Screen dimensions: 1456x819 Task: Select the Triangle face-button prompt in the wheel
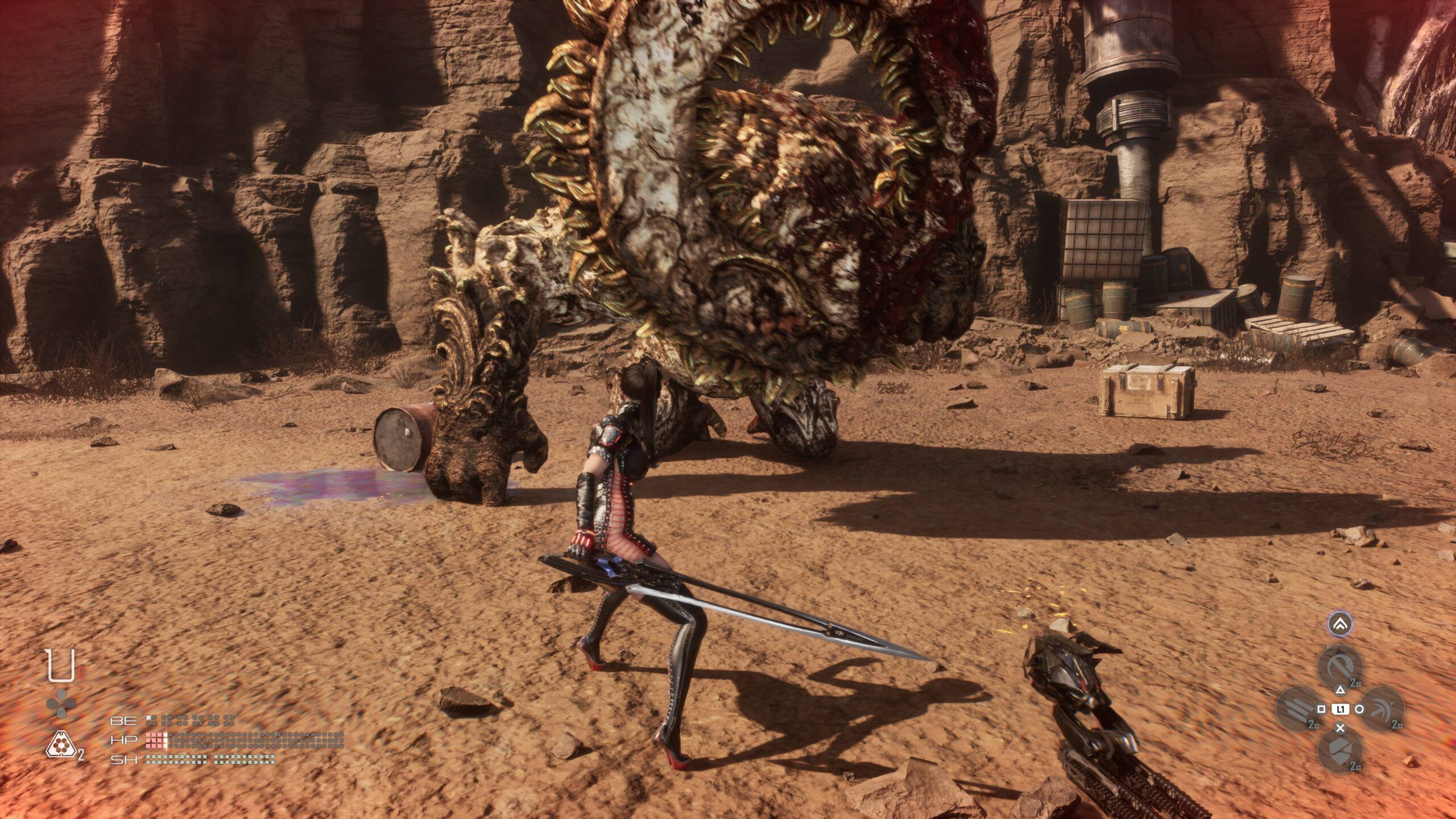click(x=1341, y=690)
